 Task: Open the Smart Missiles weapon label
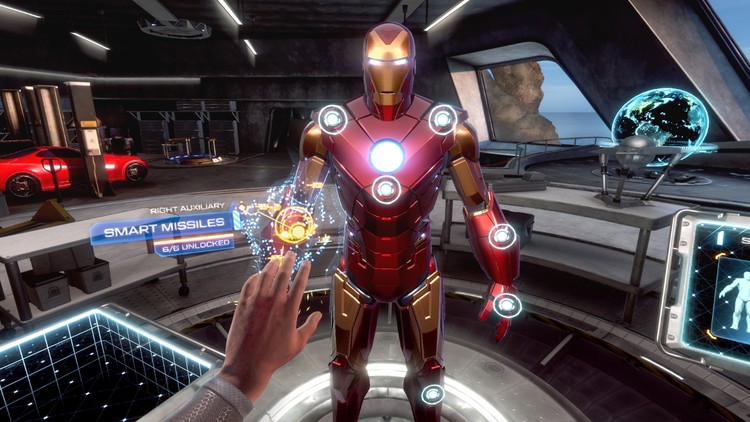click(x=166, y=232)
